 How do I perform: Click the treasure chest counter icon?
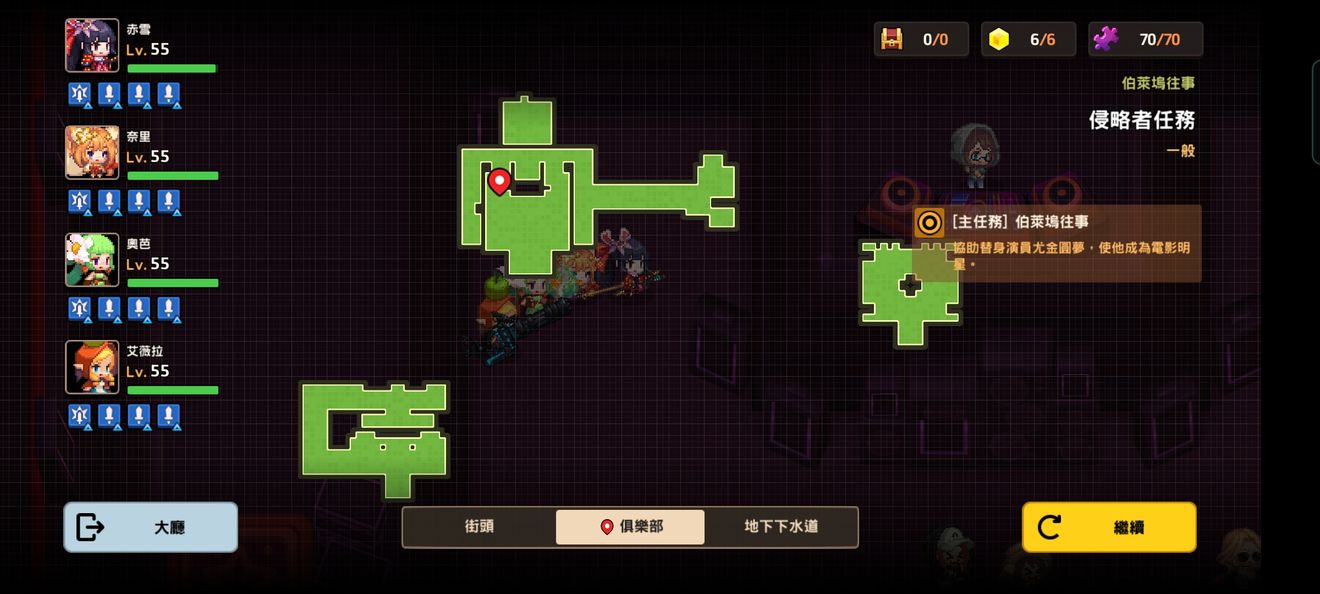891,39
